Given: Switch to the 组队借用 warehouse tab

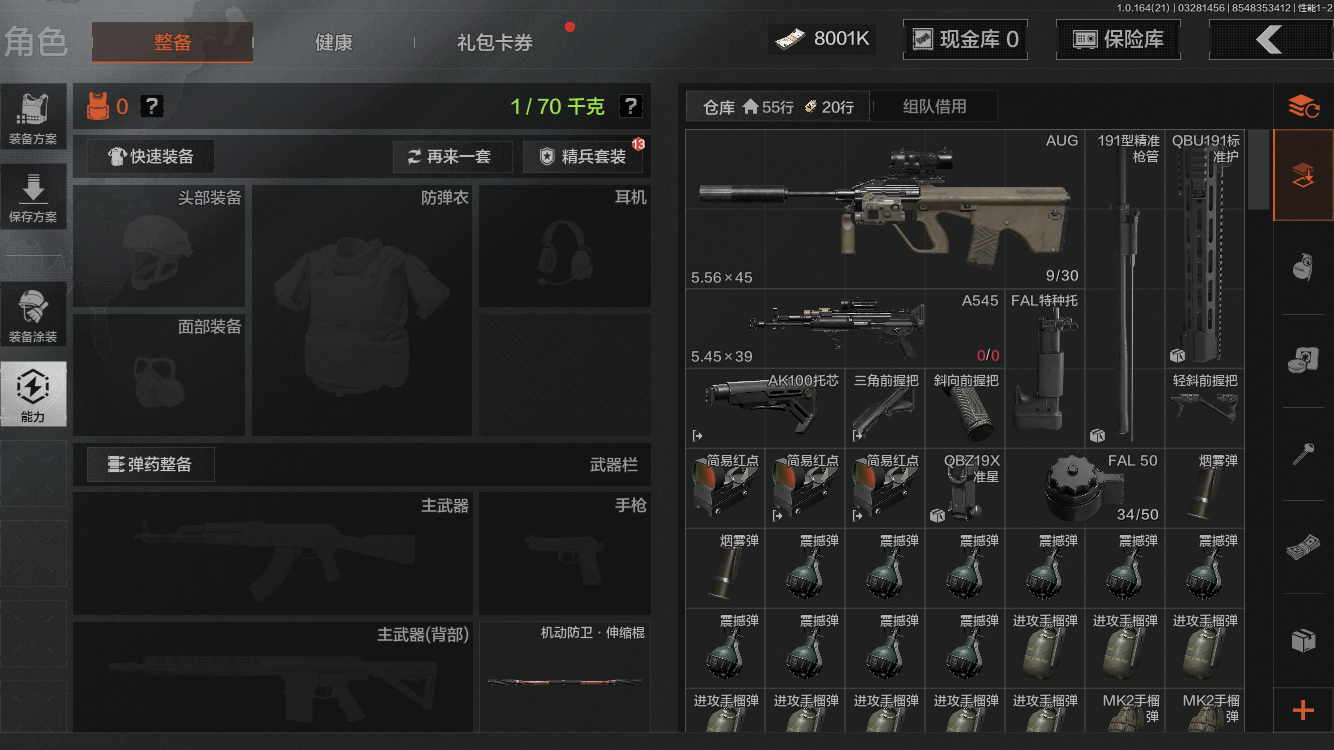Looking at the screenshot, I should 934,106.
